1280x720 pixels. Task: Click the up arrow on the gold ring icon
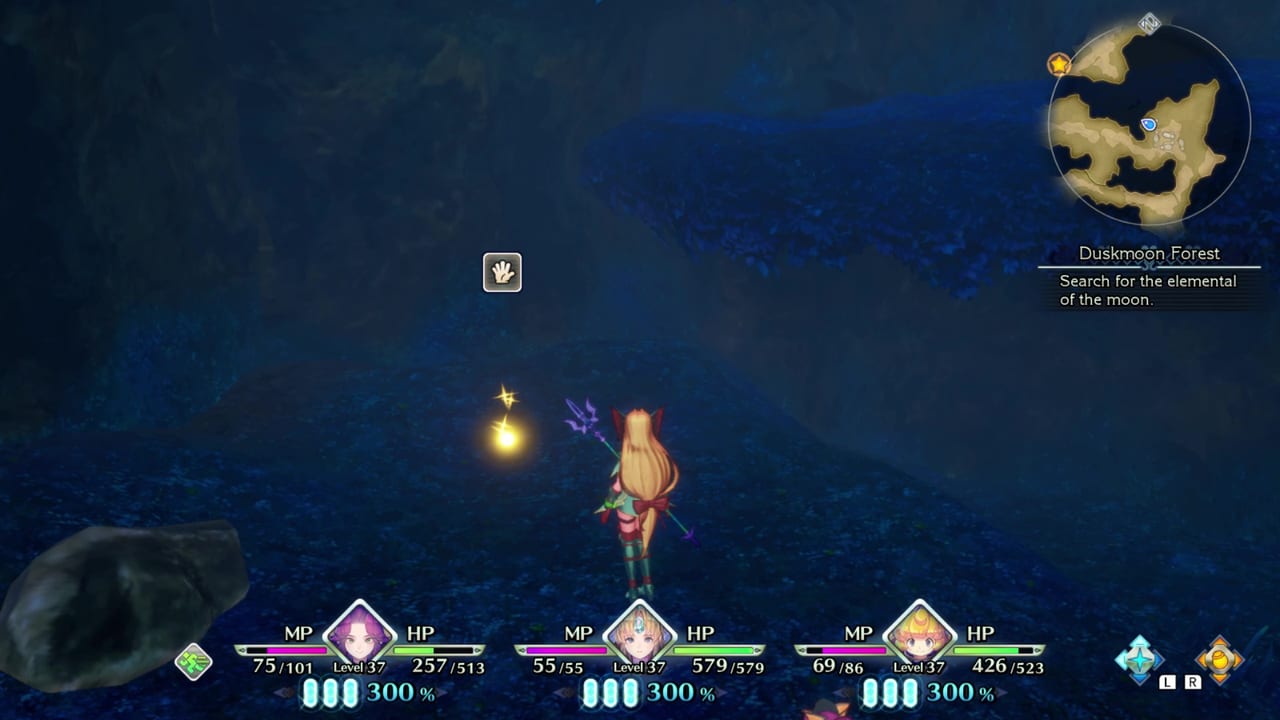(x=1218, y=640)
